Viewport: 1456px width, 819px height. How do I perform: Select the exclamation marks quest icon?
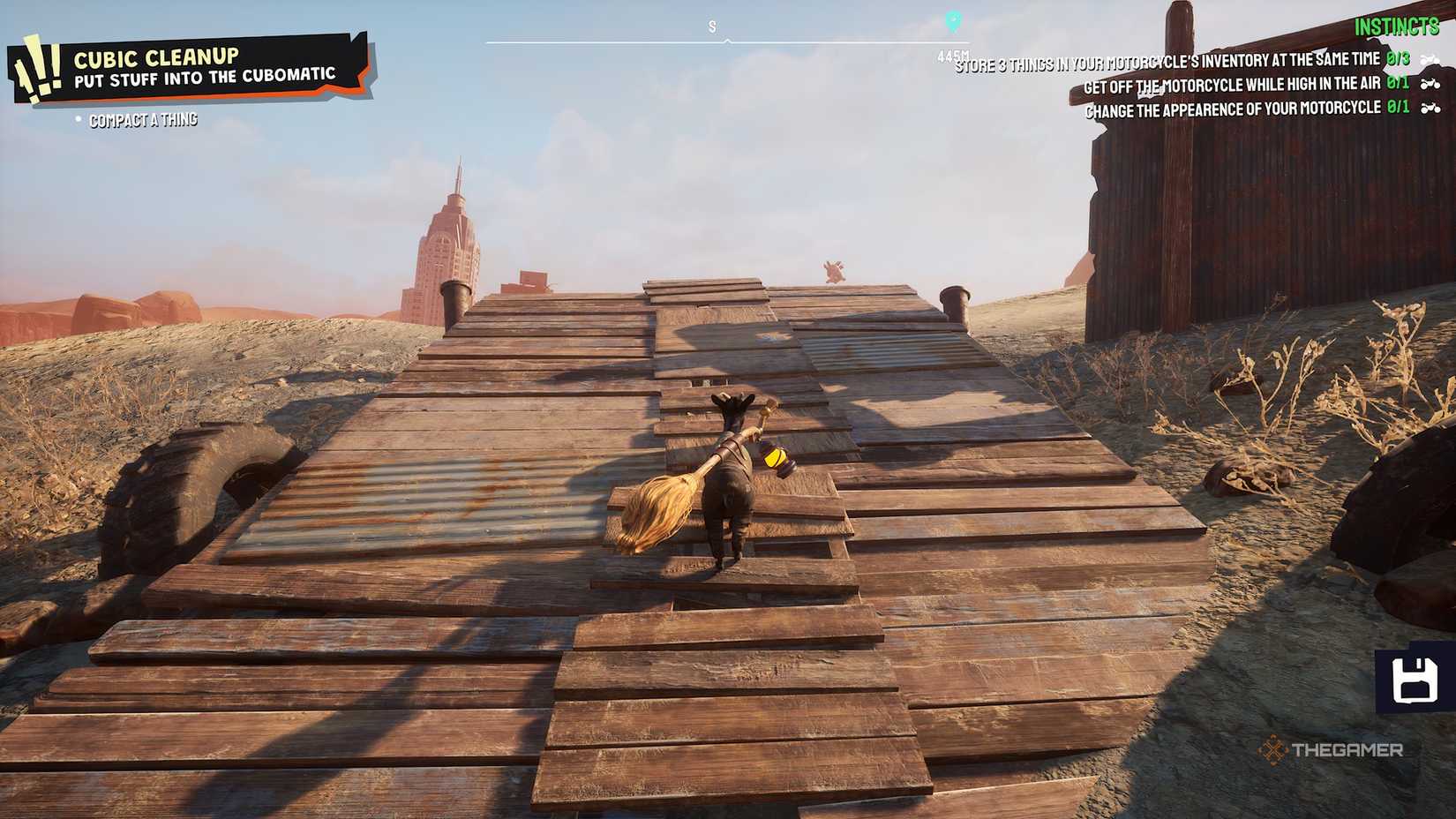pos(37,67)
